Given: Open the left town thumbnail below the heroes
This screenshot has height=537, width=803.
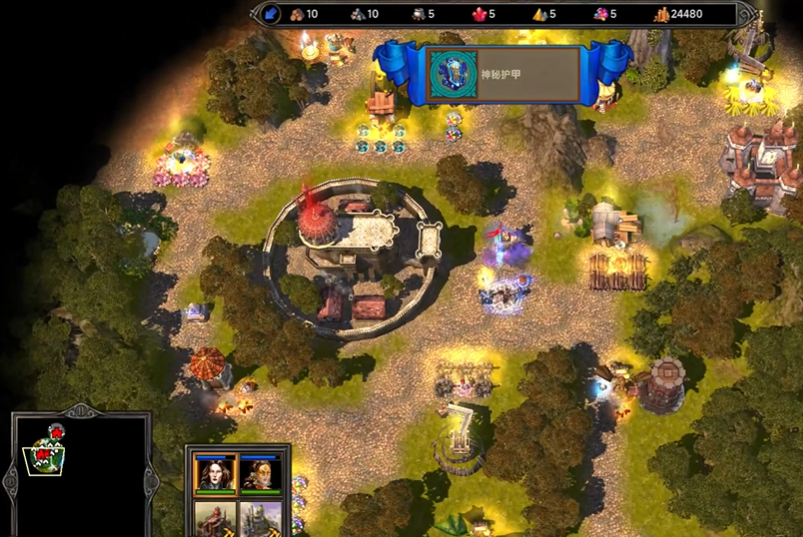Looking at the screenshot, I should pos(215,518).
